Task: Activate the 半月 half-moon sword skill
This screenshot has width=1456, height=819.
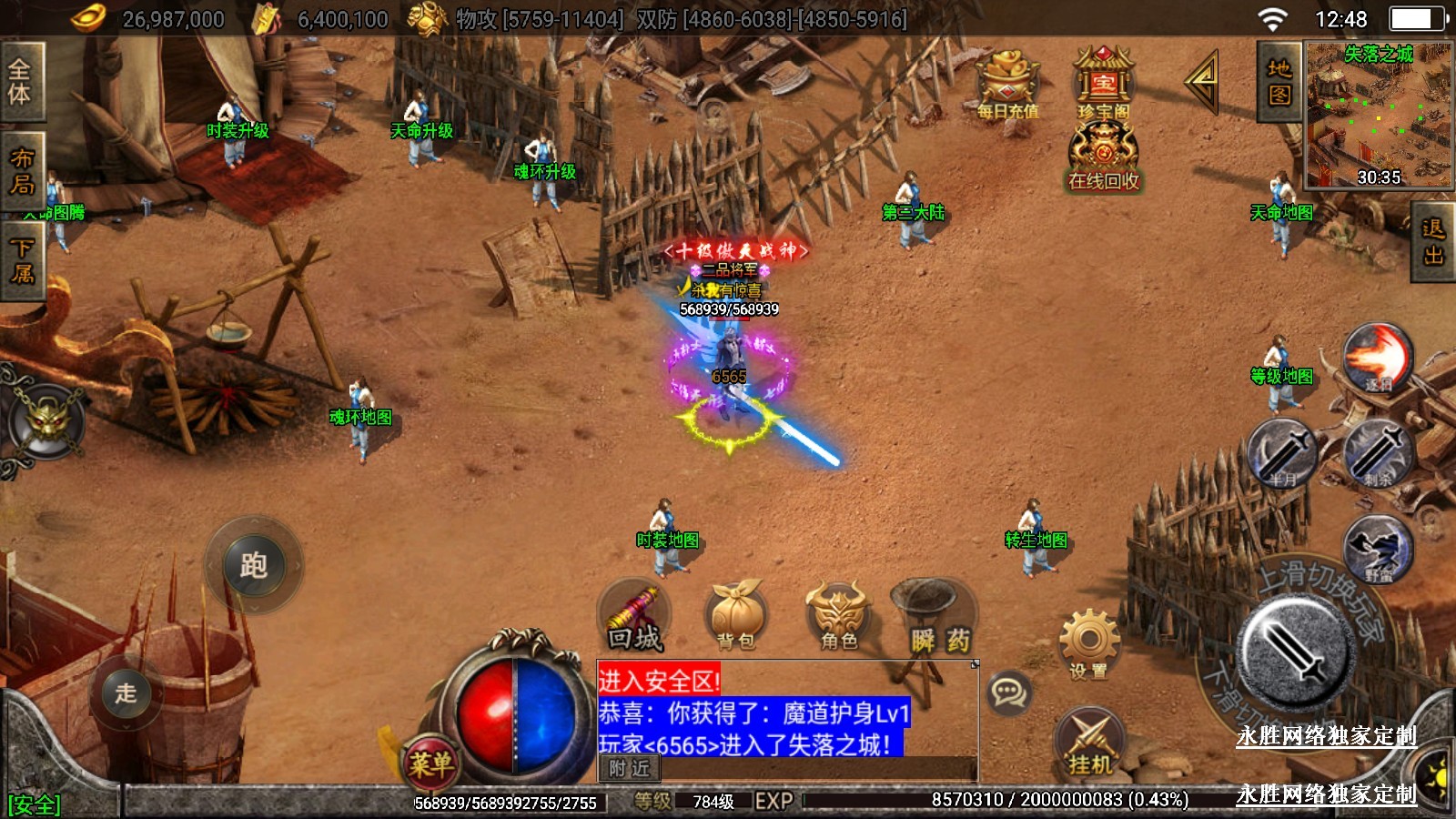Action: [x=1282, y=452]
